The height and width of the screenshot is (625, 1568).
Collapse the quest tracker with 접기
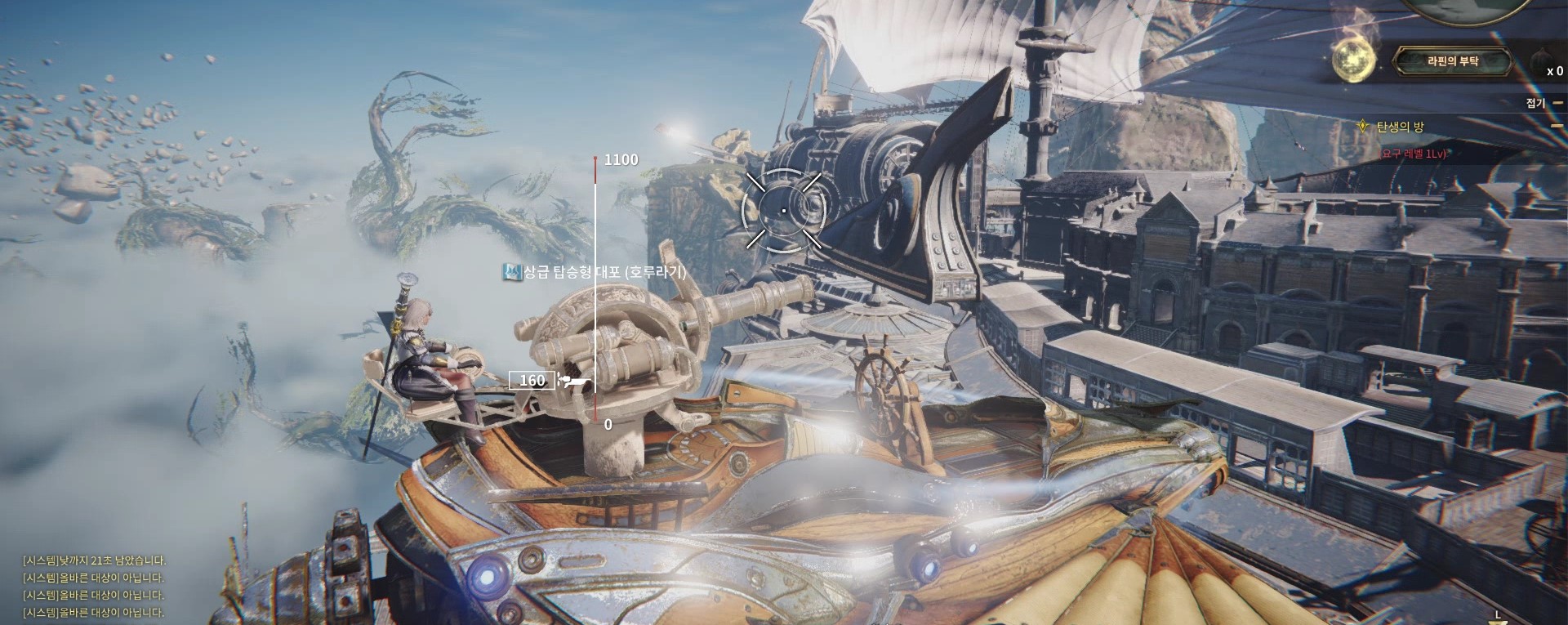click(x=1535, y=103)
